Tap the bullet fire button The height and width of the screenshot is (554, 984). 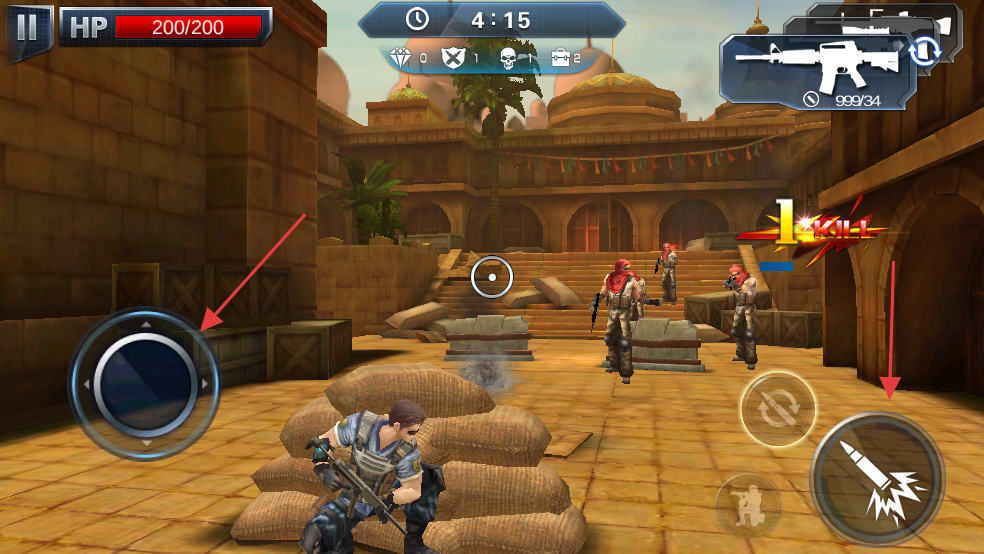[x=877, y=477]
